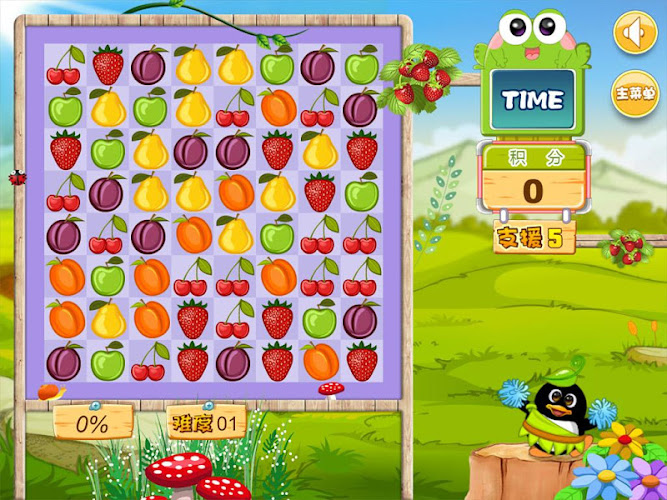Viewport: 667px width, 500px height.
Task: Toggle the sound speaker button
Action: coord(633,34)
